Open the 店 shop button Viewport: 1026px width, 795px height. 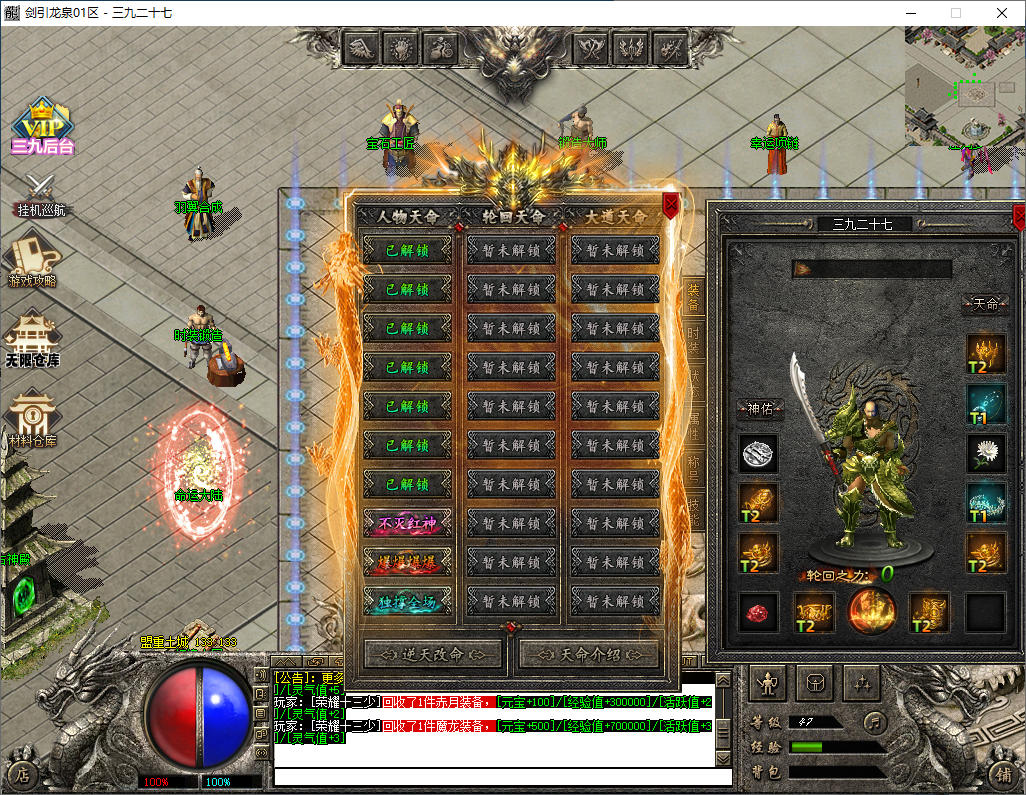click(x=22, y=773)
